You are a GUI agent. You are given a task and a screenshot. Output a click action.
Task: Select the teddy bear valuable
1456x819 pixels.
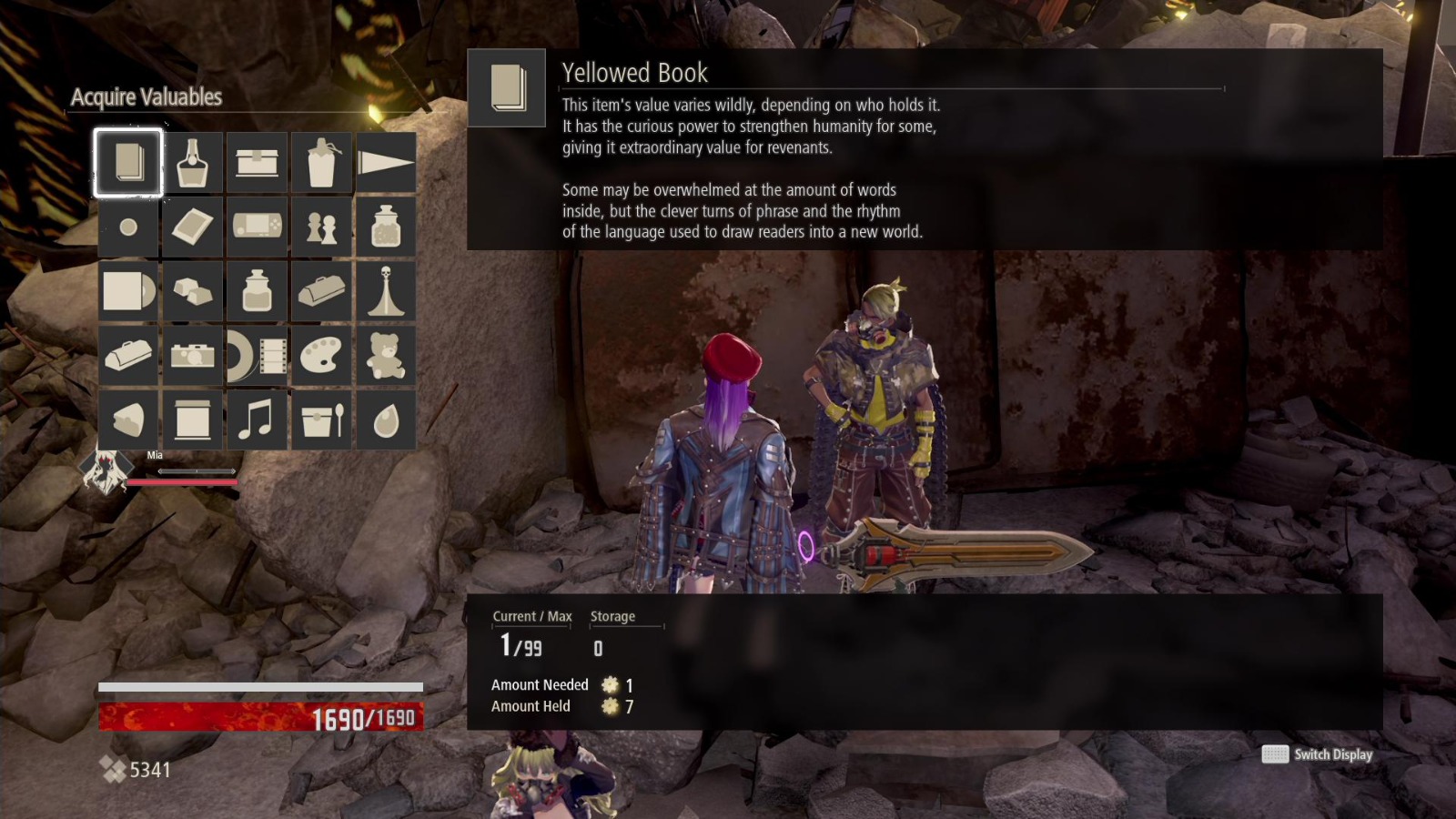click(x=386, y=355)
